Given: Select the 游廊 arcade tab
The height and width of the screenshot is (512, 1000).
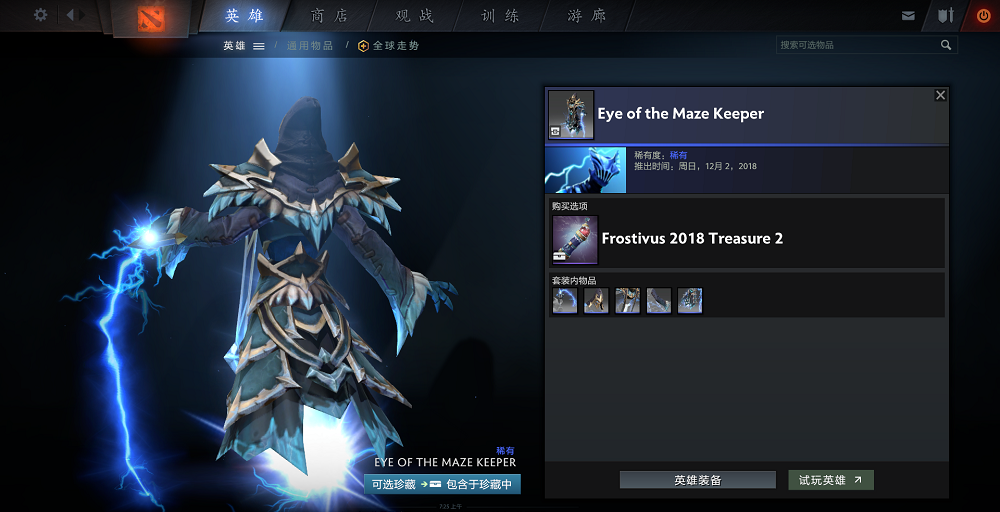Looking at the screenshot, I should click(x=586, y=16).
